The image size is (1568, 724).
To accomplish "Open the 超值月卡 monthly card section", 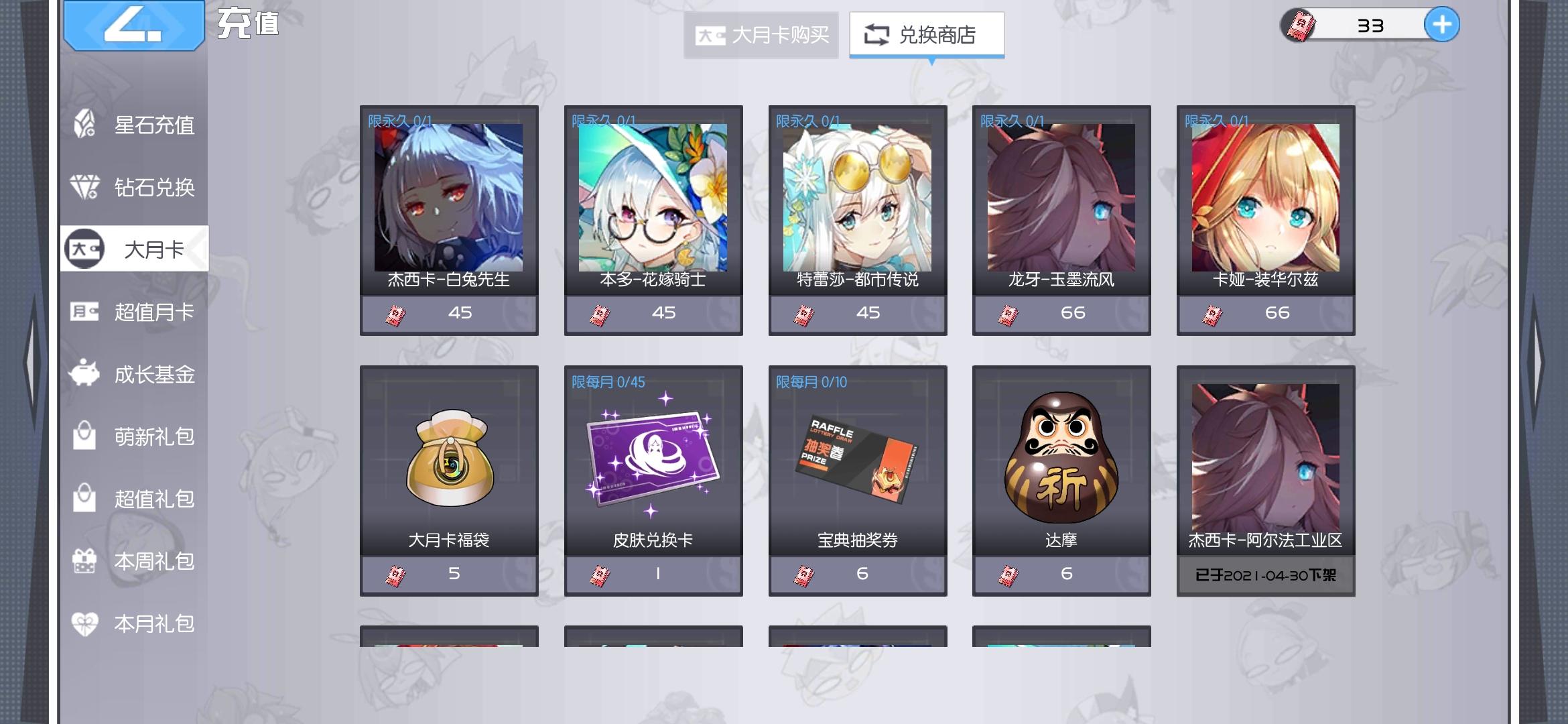I will [84, 312].
